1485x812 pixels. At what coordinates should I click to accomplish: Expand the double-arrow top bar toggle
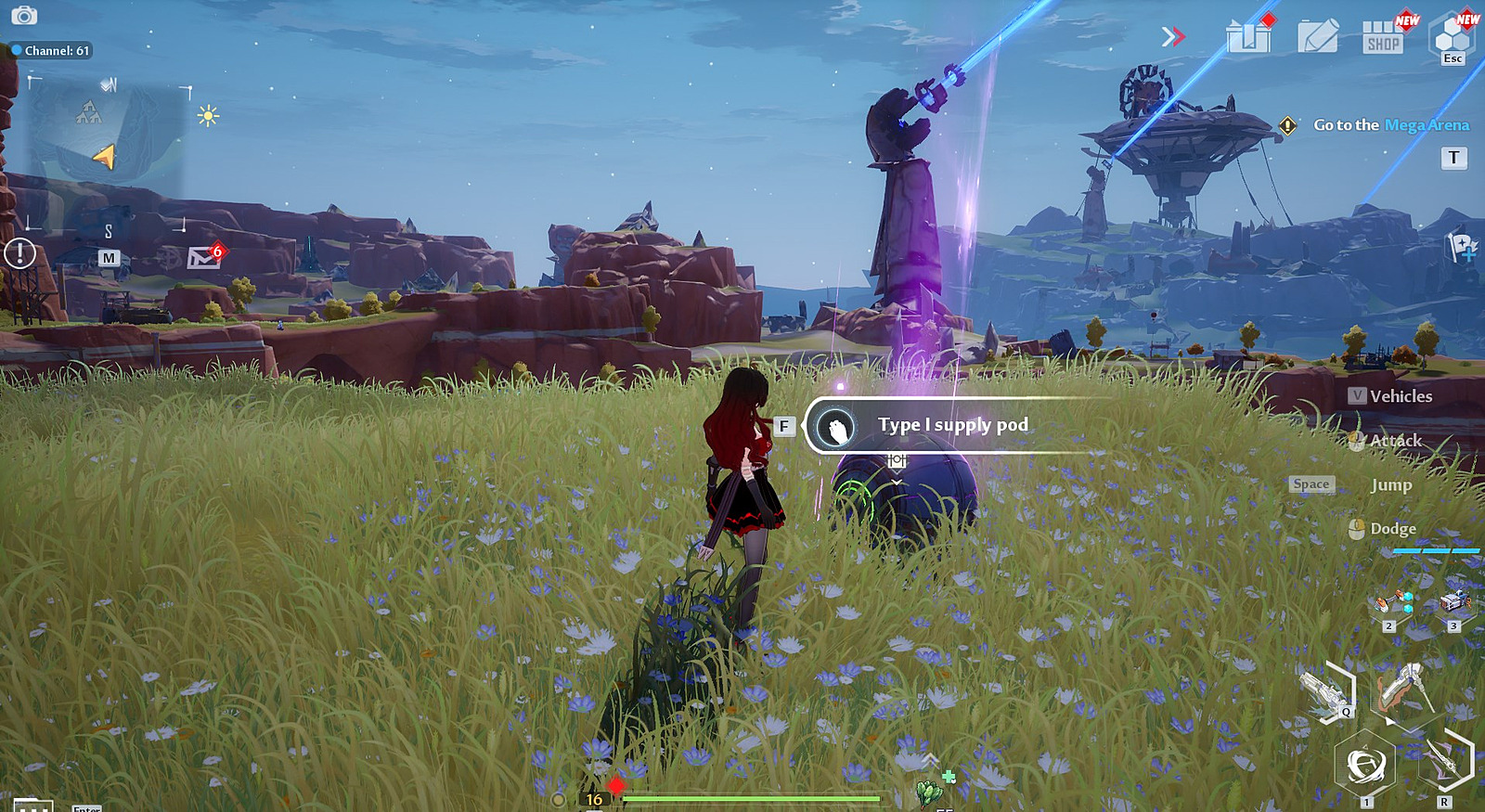point(1173,36)
